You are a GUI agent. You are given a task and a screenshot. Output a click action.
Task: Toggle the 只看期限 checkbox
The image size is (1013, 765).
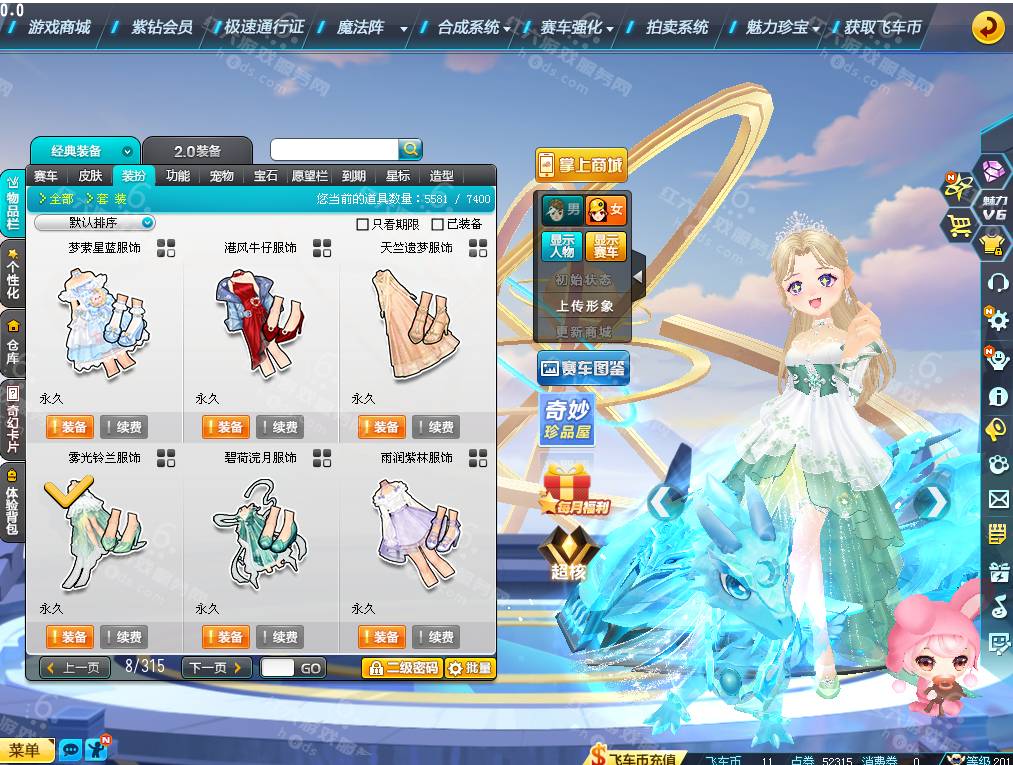(x=363, y=225)
